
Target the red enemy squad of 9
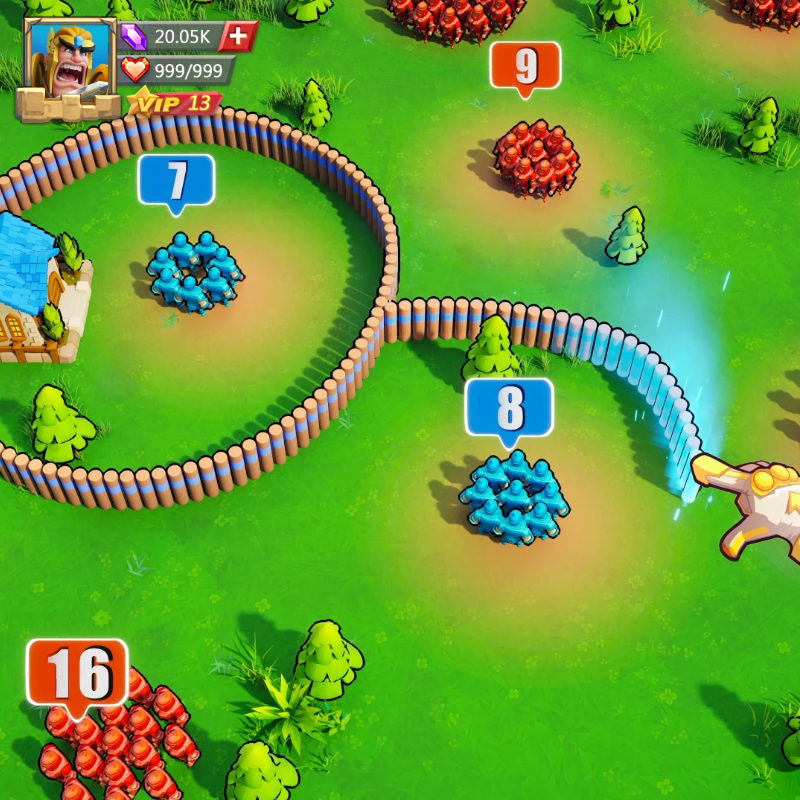tap(536, 157)
